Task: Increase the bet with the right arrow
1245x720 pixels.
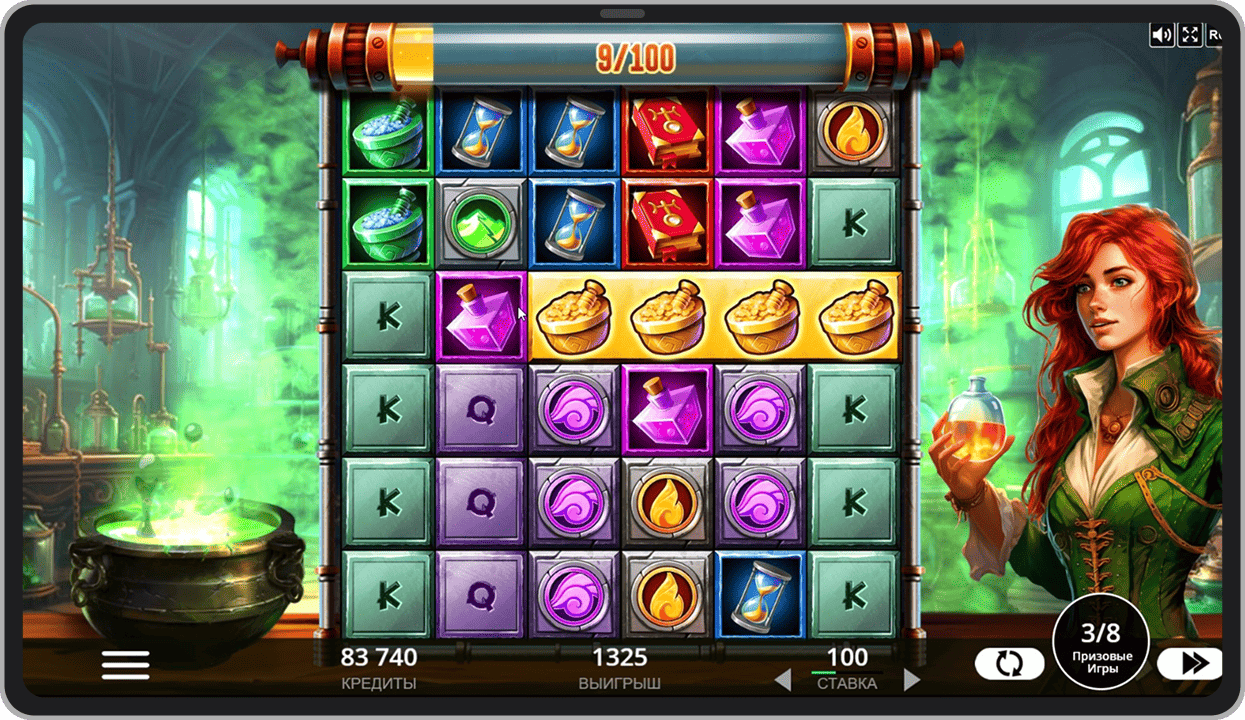Action: (911, 681)
